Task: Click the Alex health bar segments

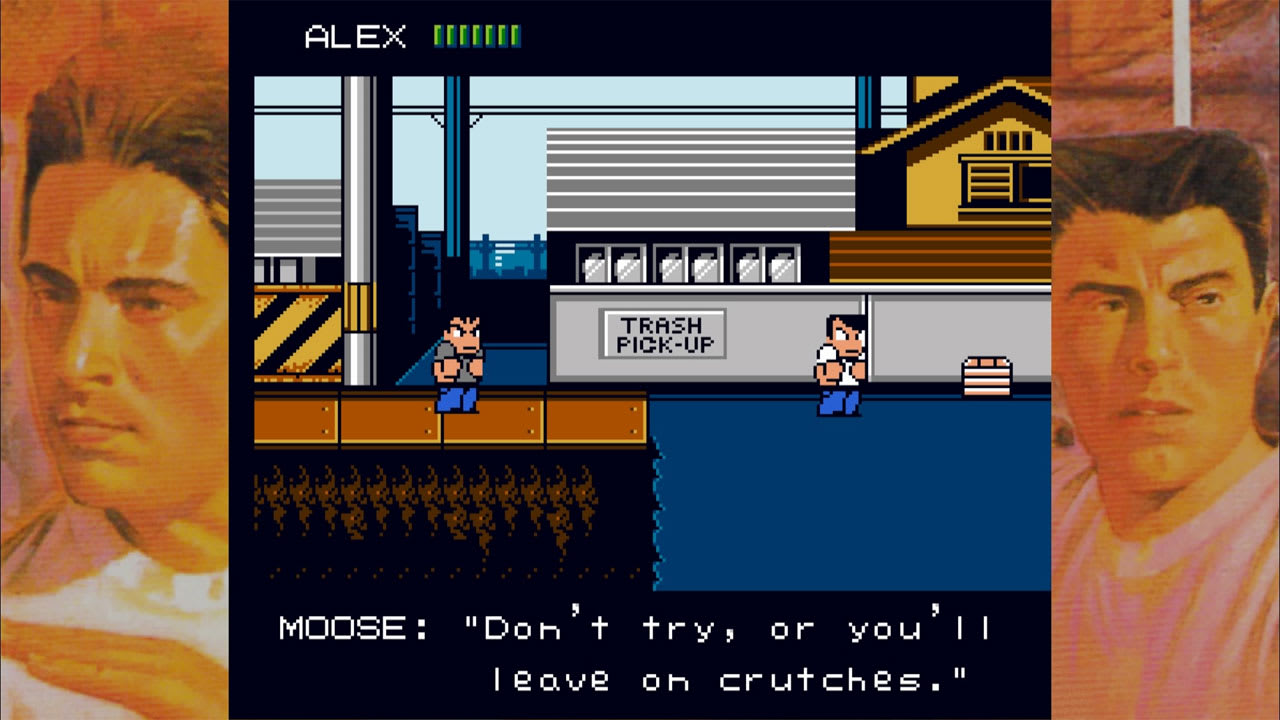Action: click(x=475, y=33)
